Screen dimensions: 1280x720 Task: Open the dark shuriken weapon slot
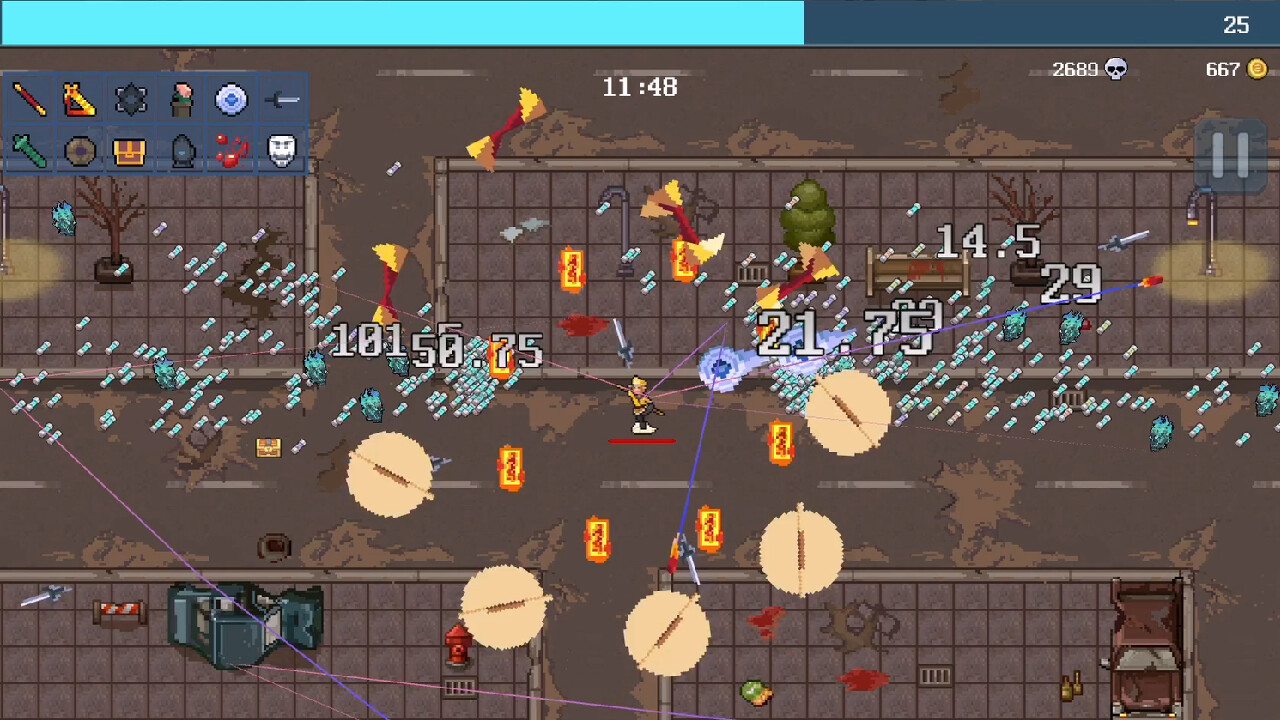tap(130, 99)
